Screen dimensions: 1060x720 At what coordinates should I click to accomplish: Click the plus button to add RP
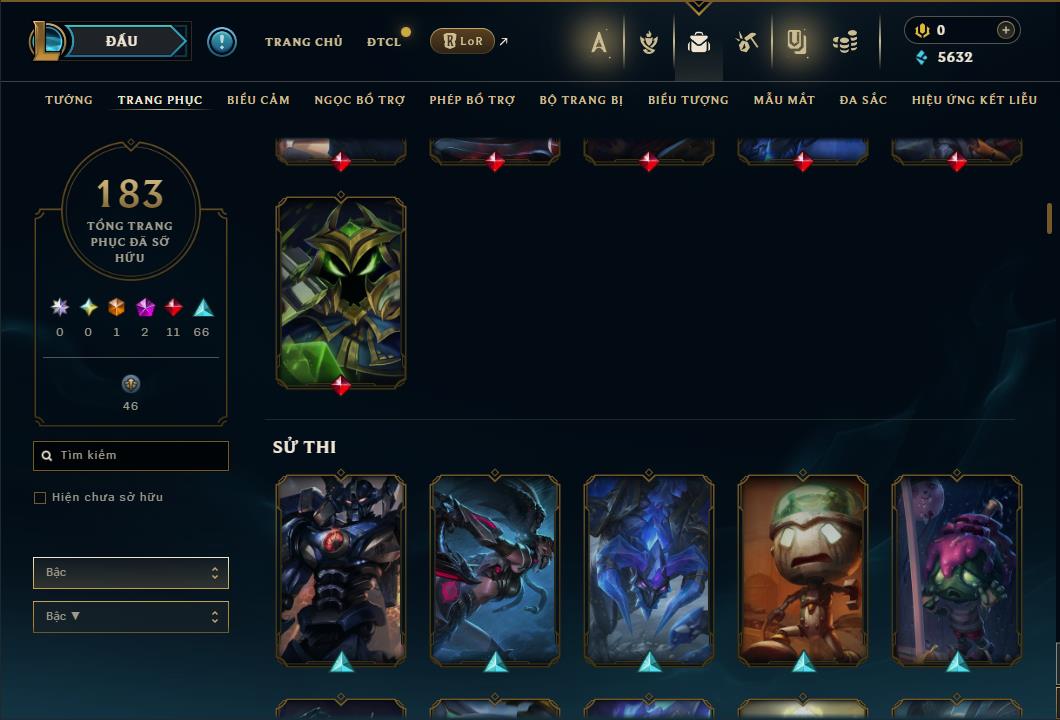pos(1005,30)
